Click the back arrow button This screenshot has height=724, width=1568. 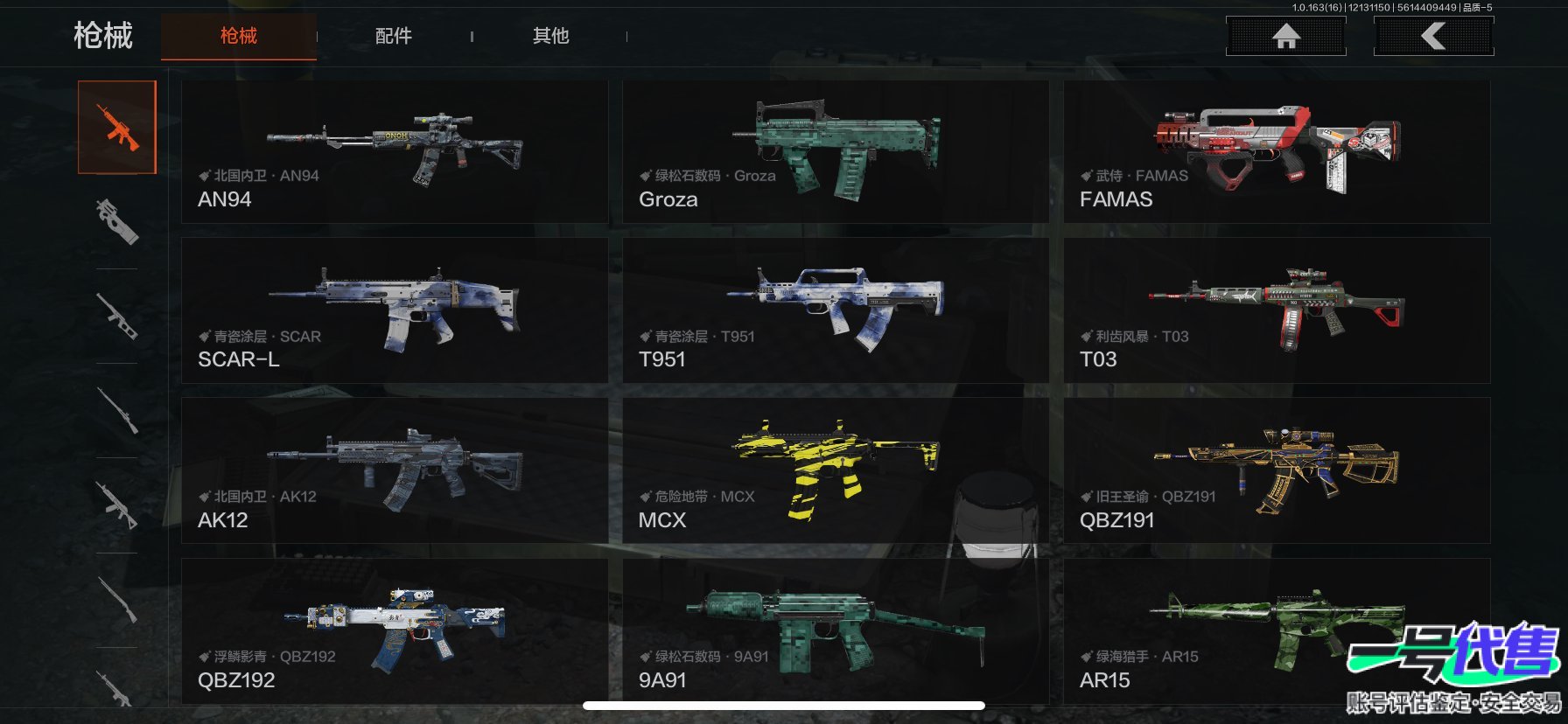click(x=1433, y=36)
